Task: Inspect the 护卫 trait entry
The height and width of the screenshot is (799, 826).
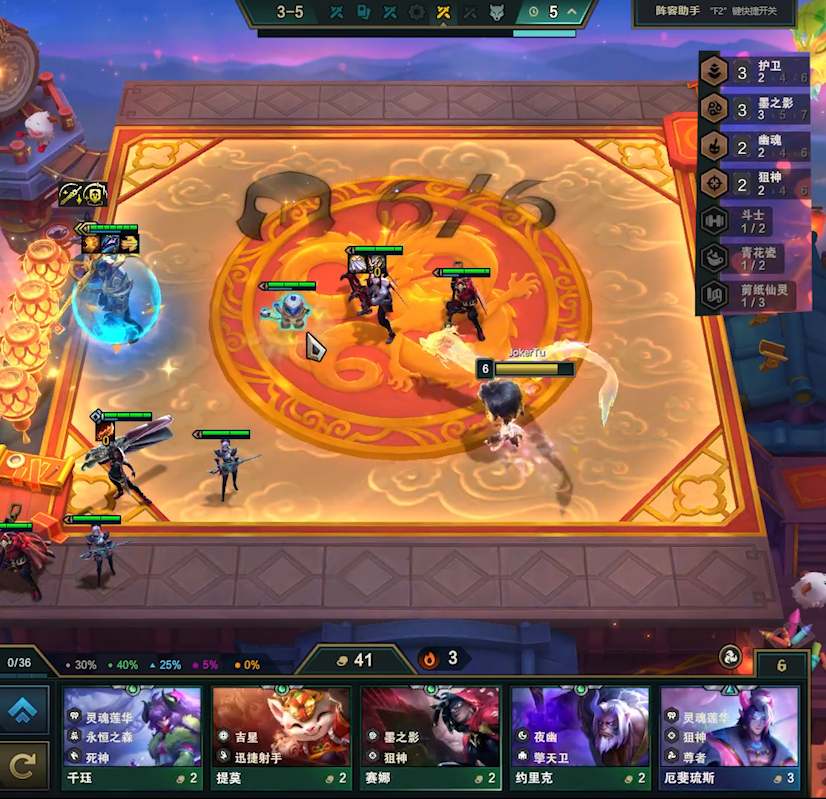Action: coord(752,72)
